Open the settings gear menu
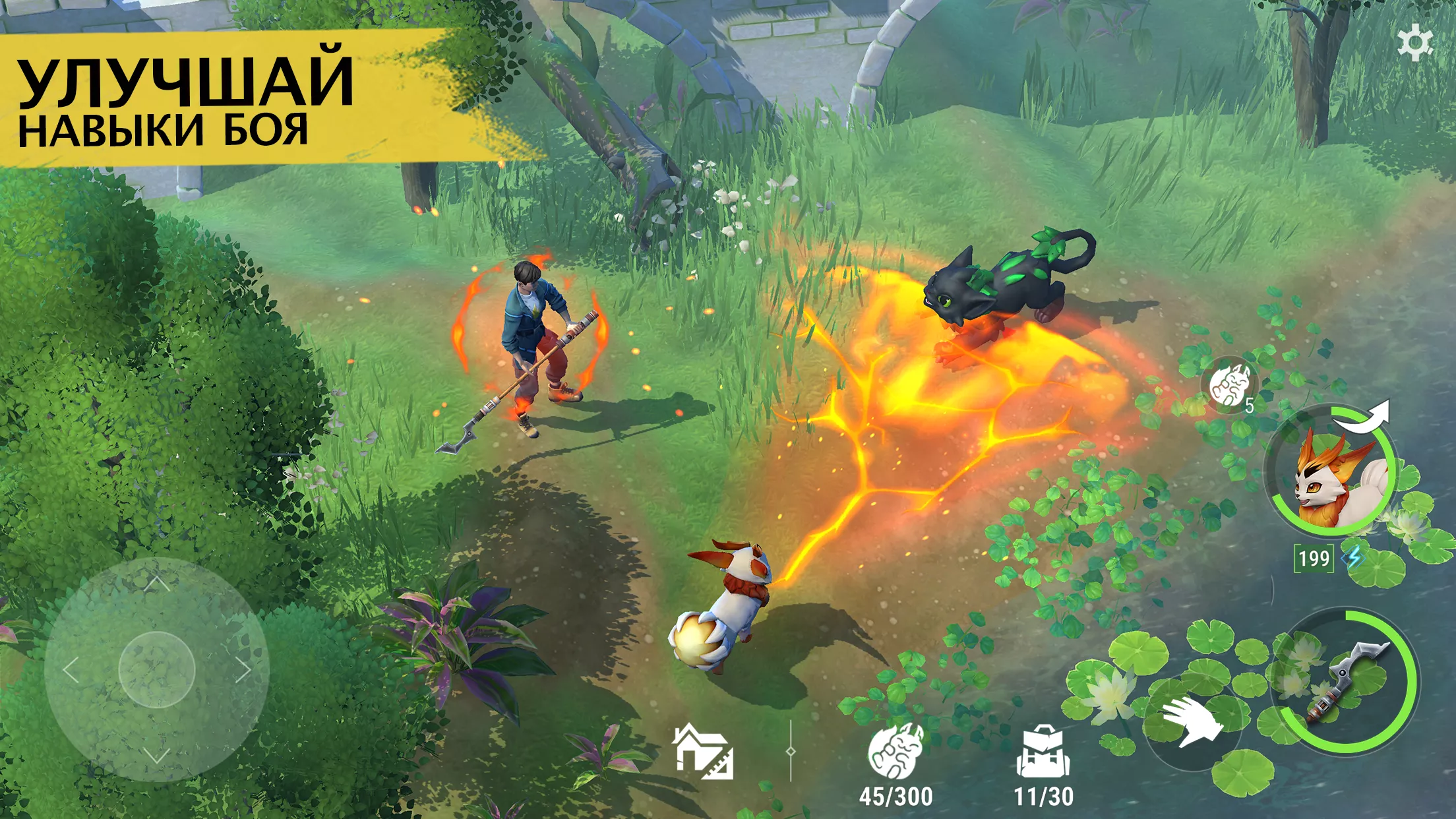The width and height of the screenshot is (1456, 819). (x=1414, y=44)
